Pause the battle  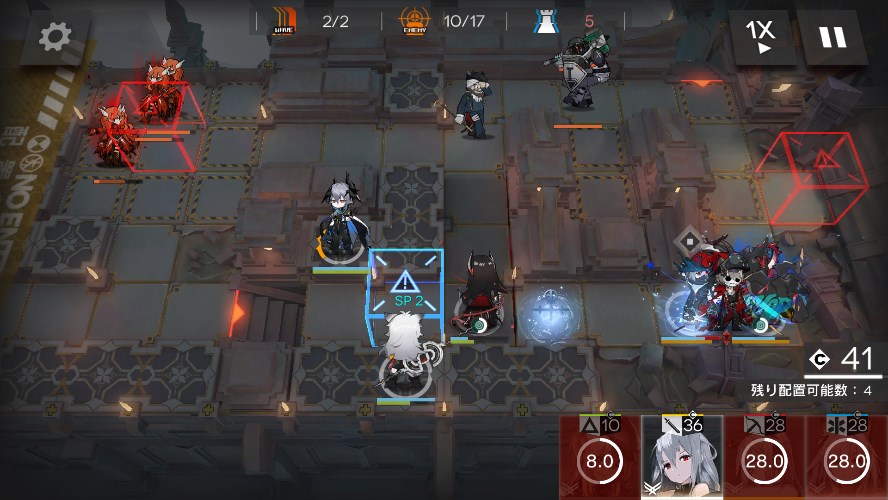pos(832,37)
